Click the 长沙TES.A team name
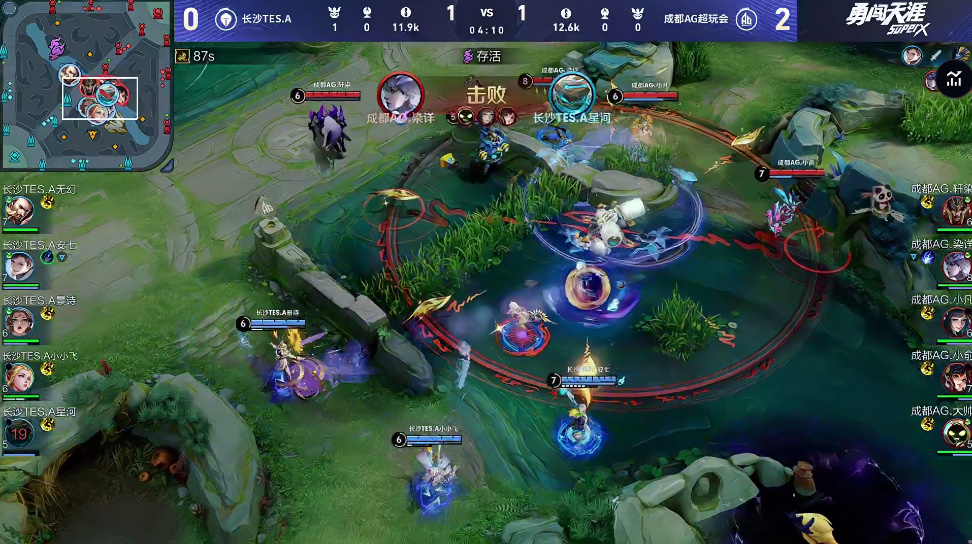The width and height of the screenshot is (972, 544). point(267,19)
